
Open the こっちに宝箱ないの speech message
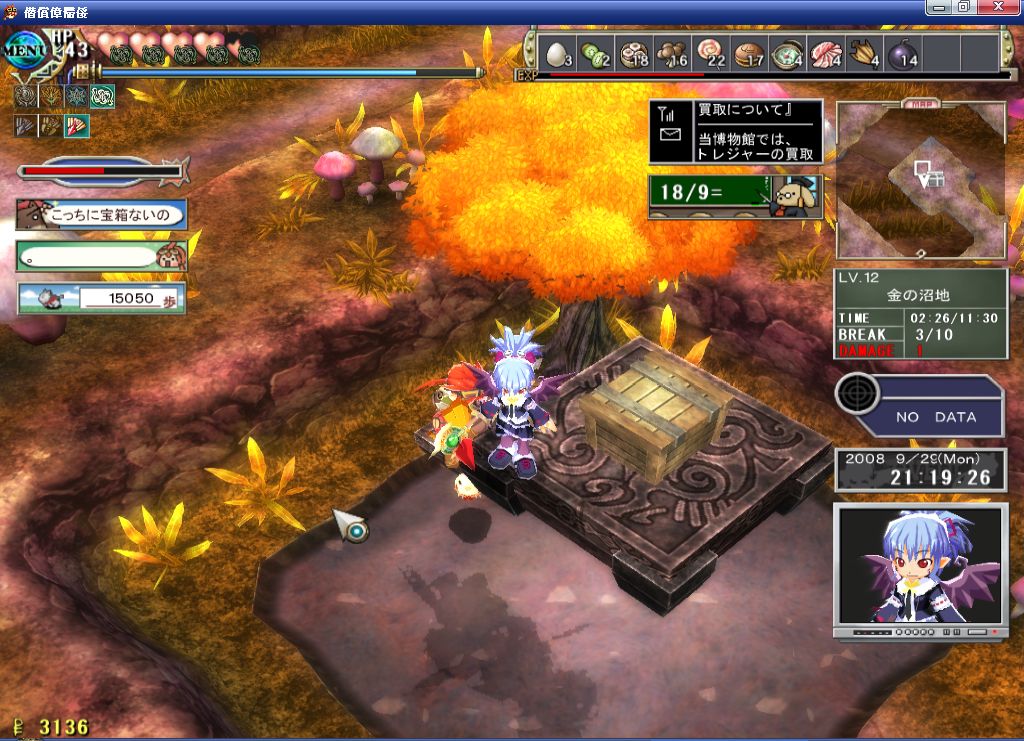click(101, 214)
